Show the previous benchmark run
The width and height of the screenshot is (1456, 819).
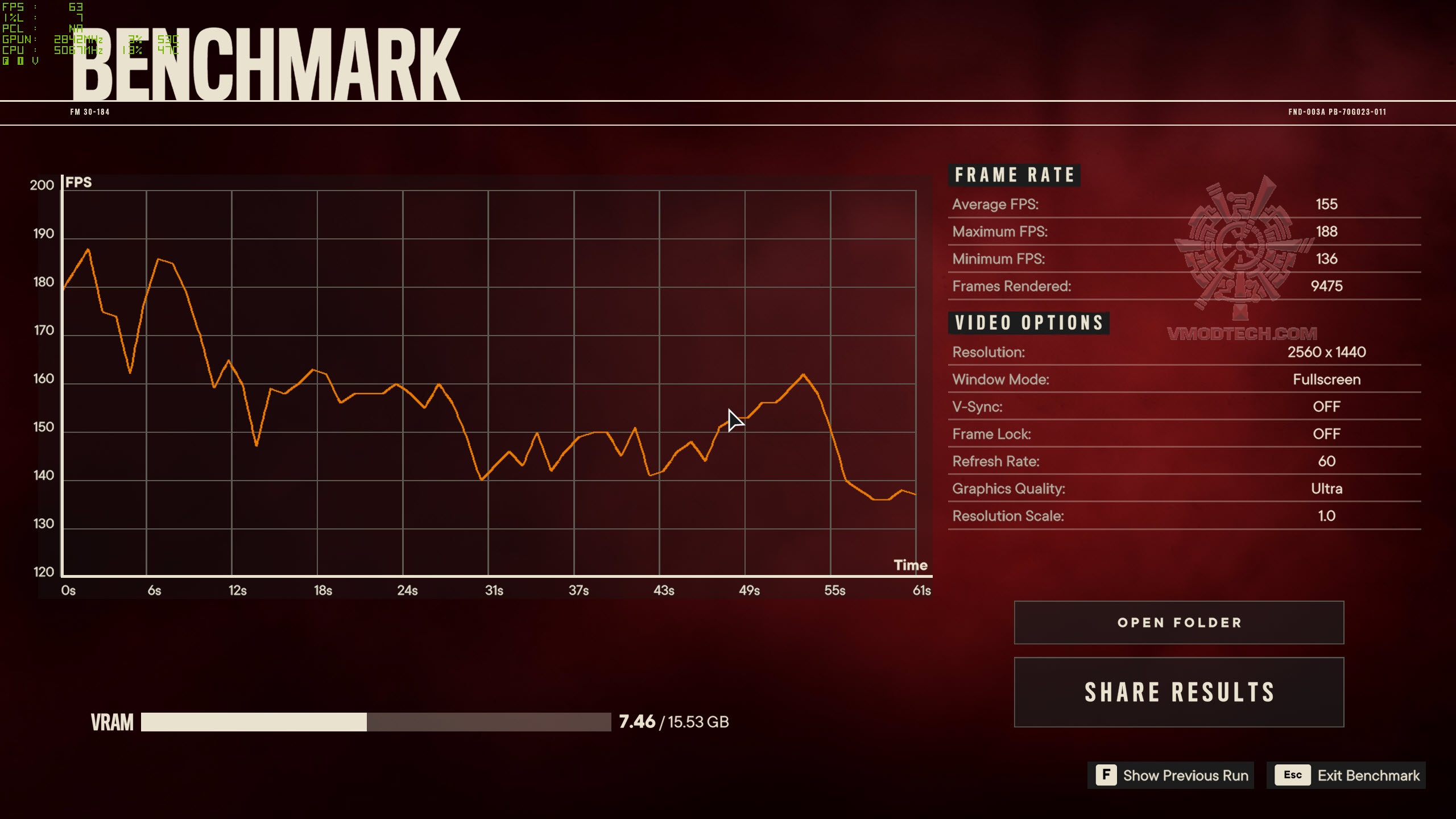point(1170,775)
